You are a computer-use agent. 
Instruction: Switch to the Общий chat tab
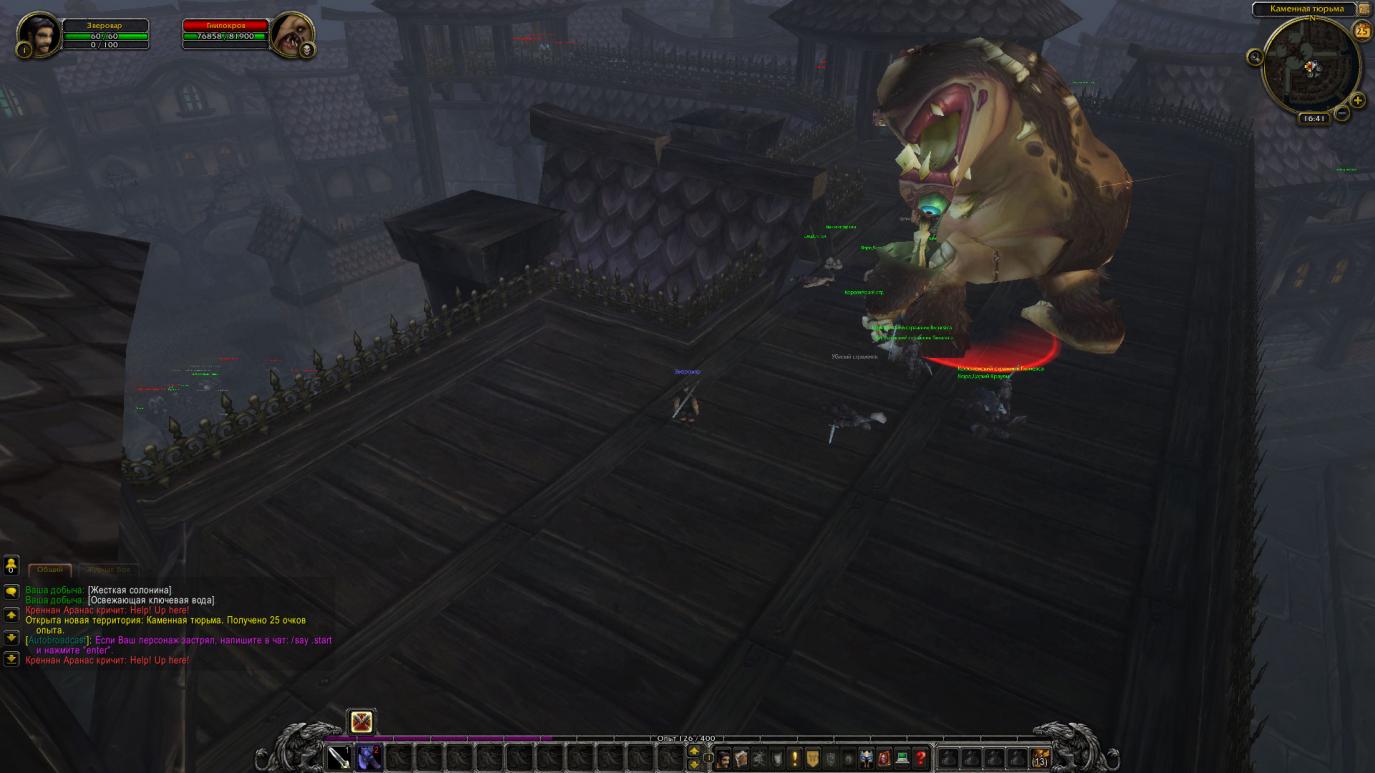click(x=50, y=570)
